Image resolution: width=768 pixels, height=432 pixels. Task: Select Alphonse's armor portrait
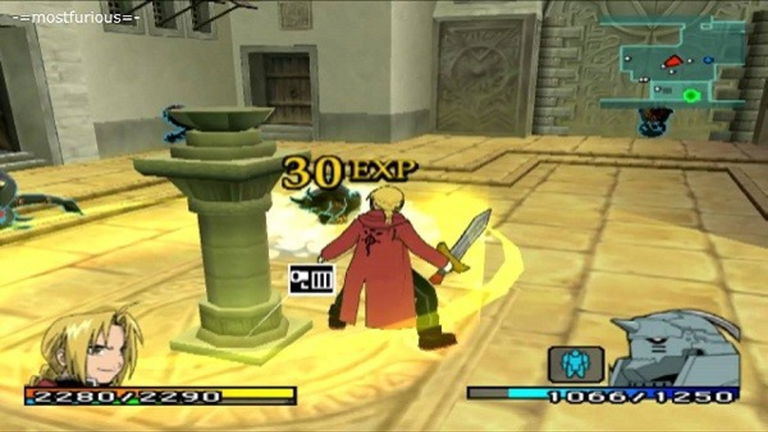point(673,350)
